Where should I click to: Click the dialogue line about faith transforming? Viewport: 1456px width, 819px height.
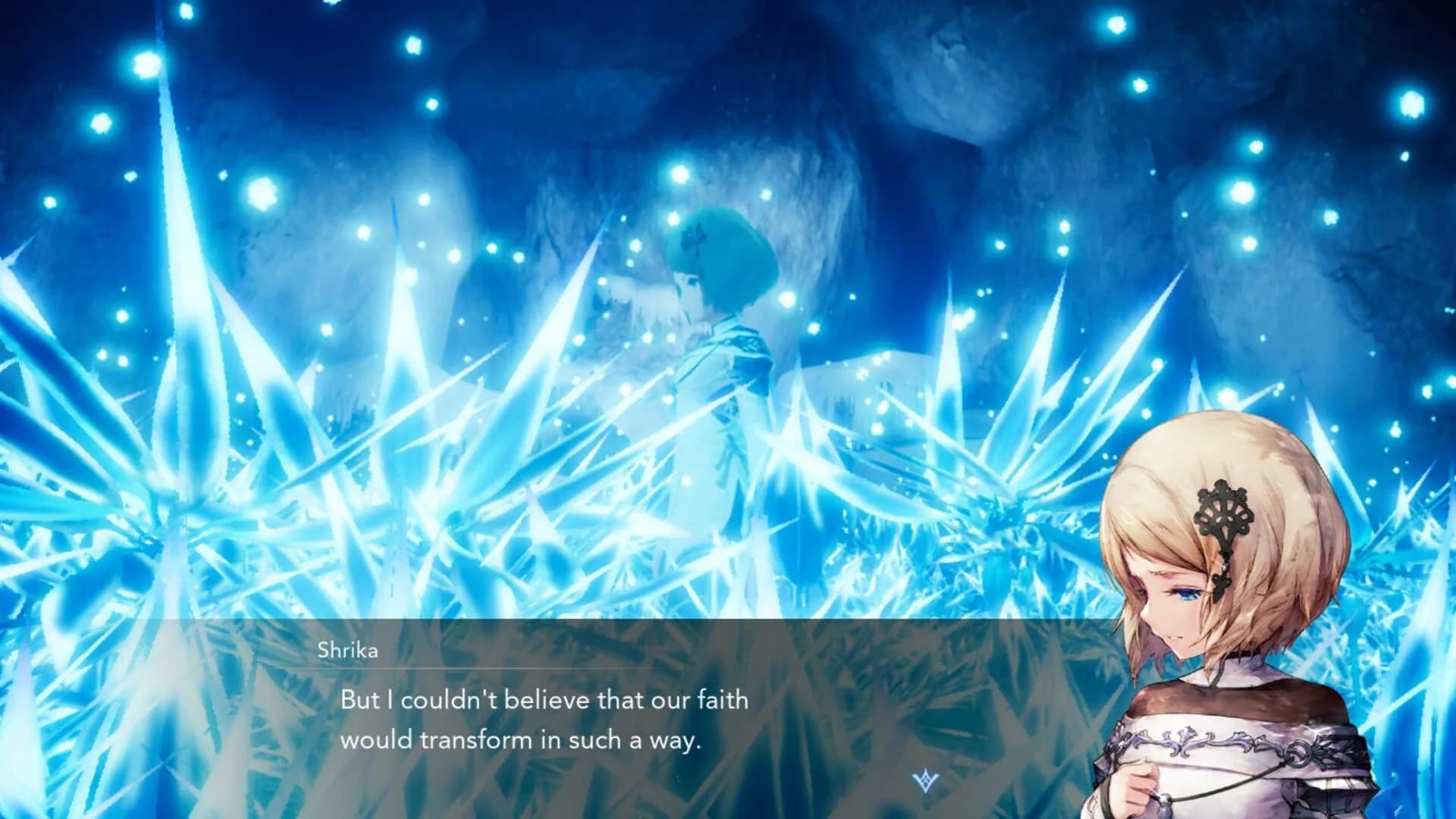(544, 720)
